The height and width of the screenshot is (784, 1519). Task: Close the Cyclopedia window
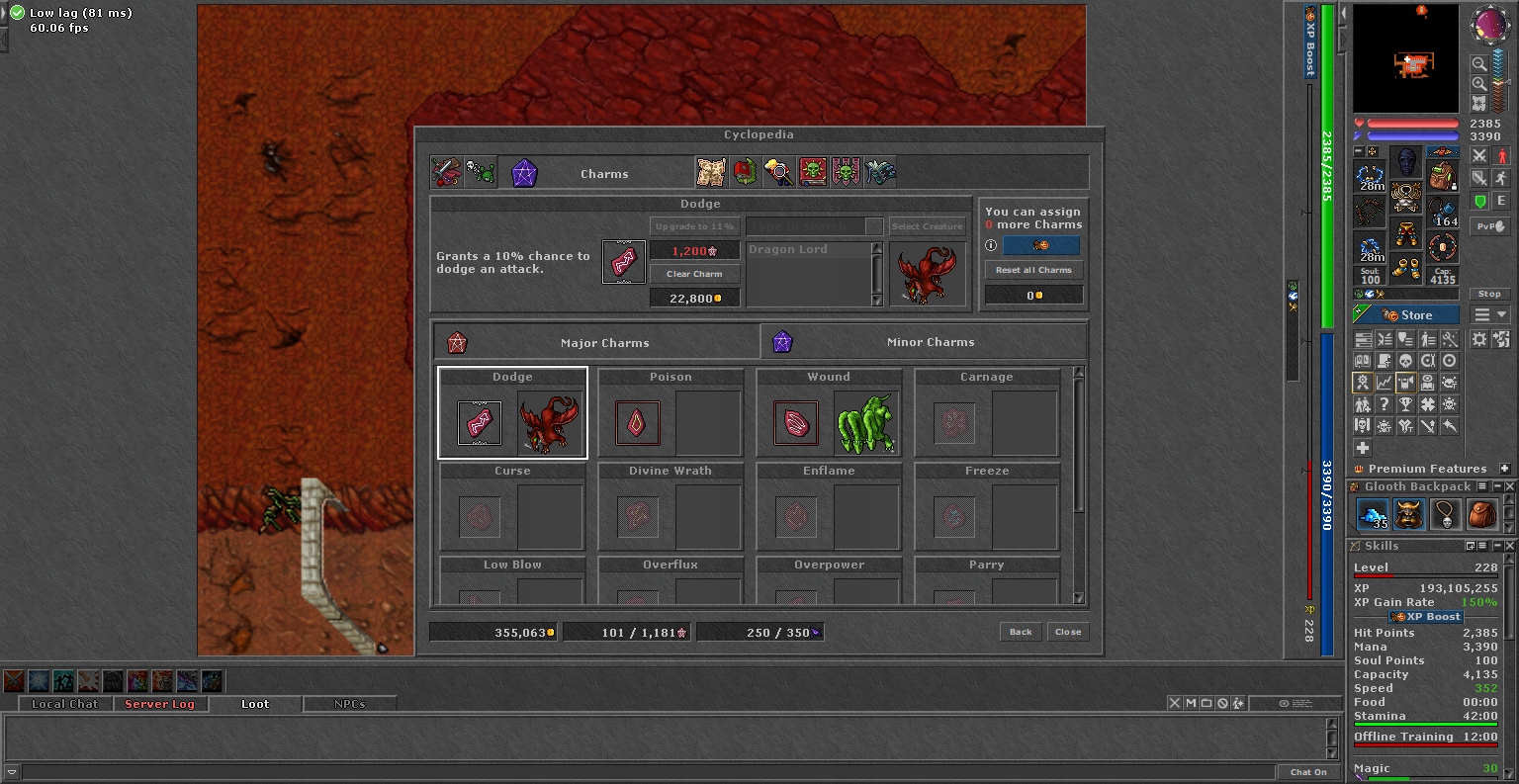tap(1068, 632)
